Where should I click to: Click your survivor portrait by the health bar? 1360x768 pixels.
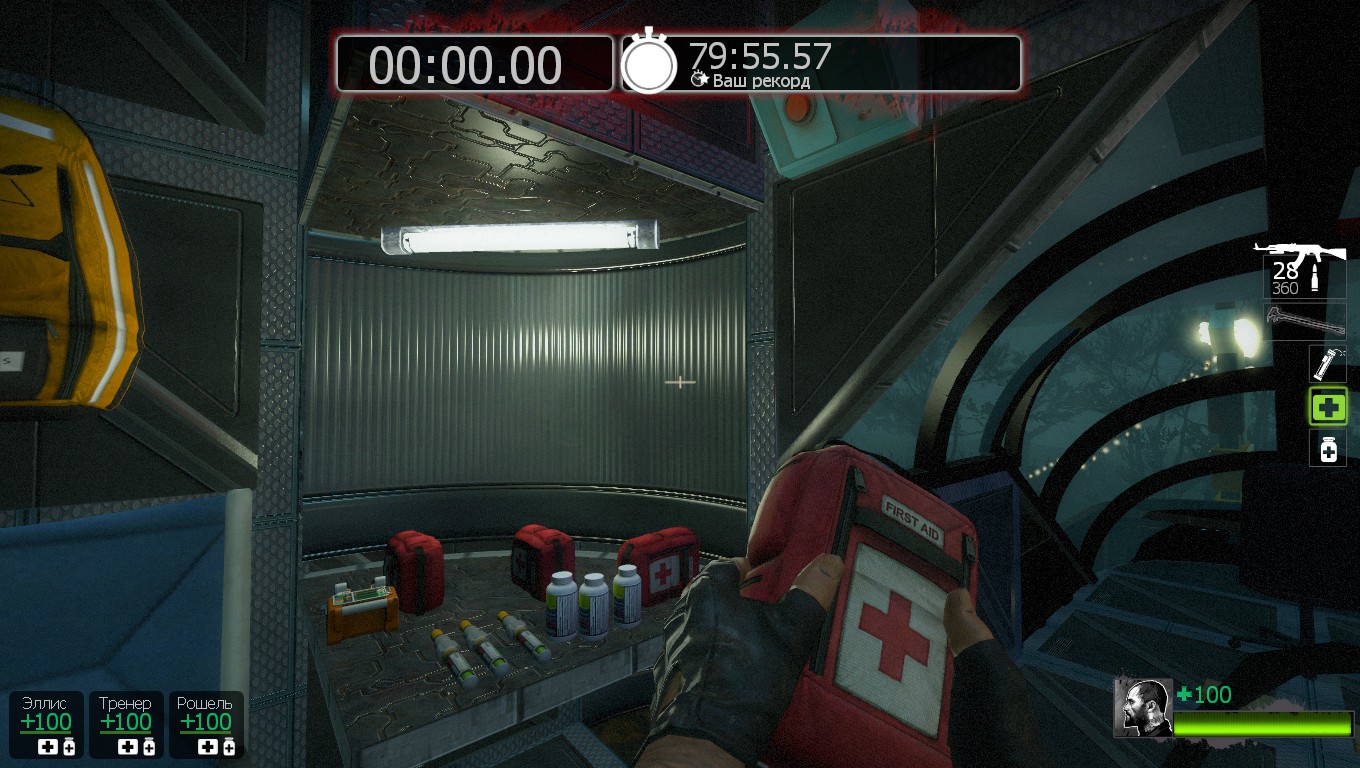coord(1143,708)
